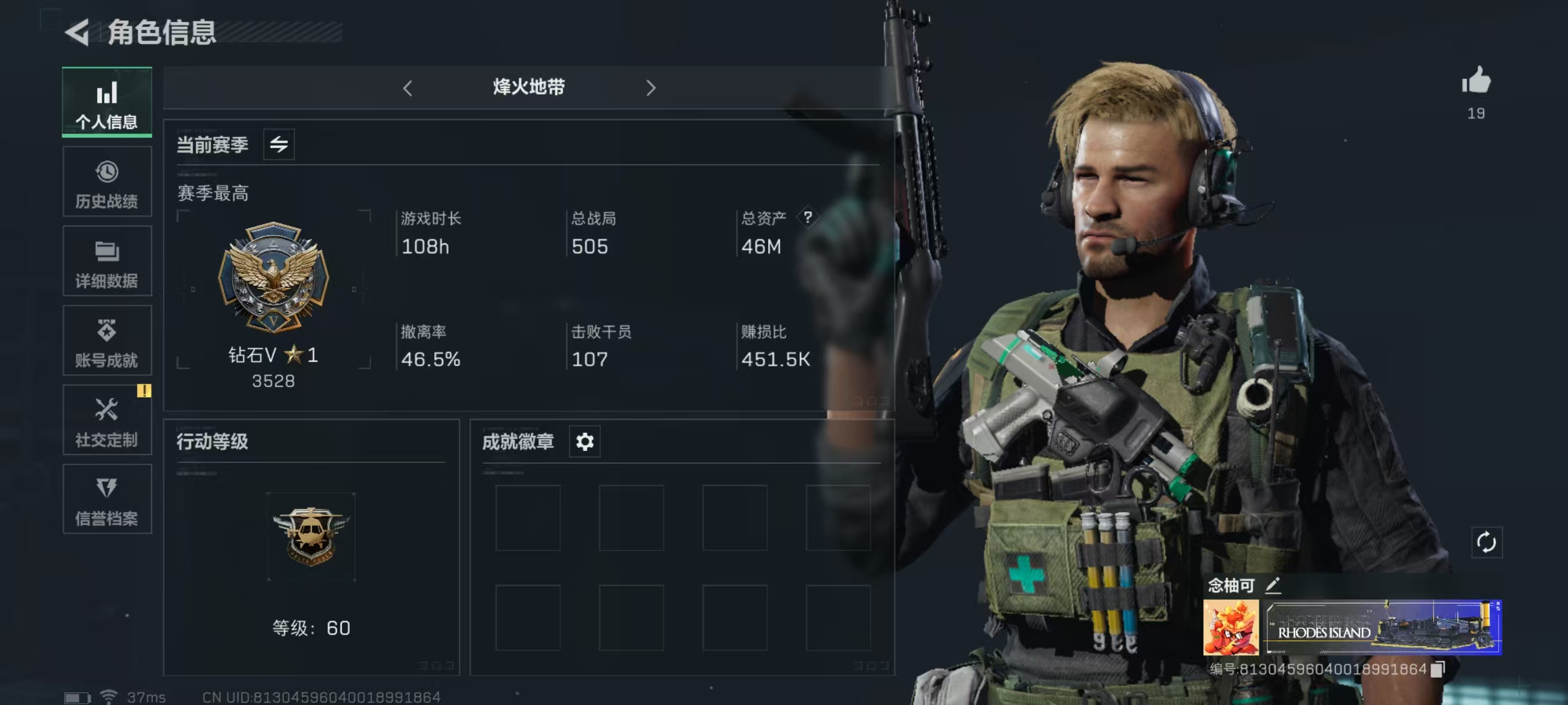Edit the nickname 念柚可 with pencil icon
The height and width of the screenshot is (705, 1568).
(1273, 585)
